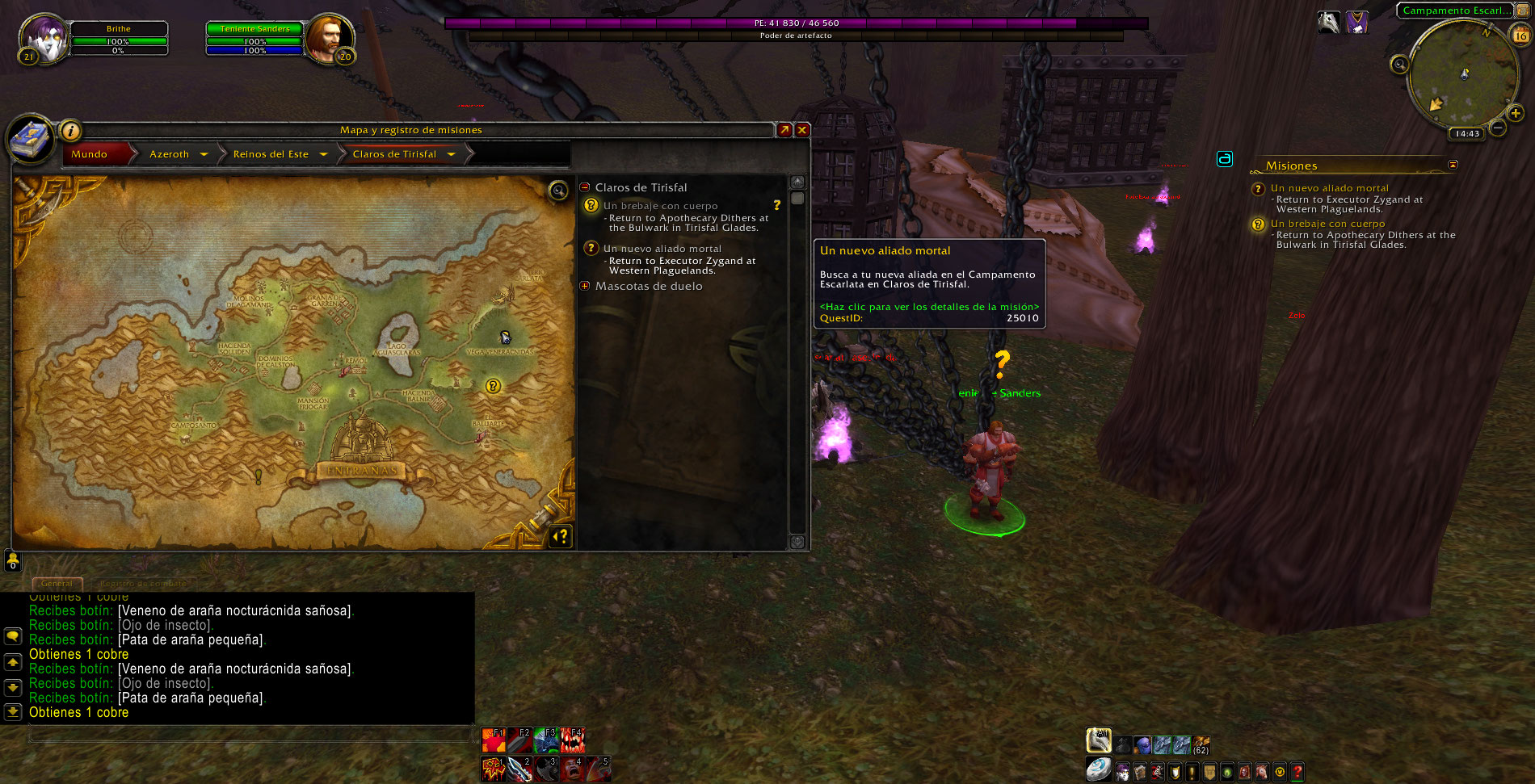The width and height of the screenshot is (1535, 784).
Task: Open the calendar showing day 16
Action: (1520, 35)
